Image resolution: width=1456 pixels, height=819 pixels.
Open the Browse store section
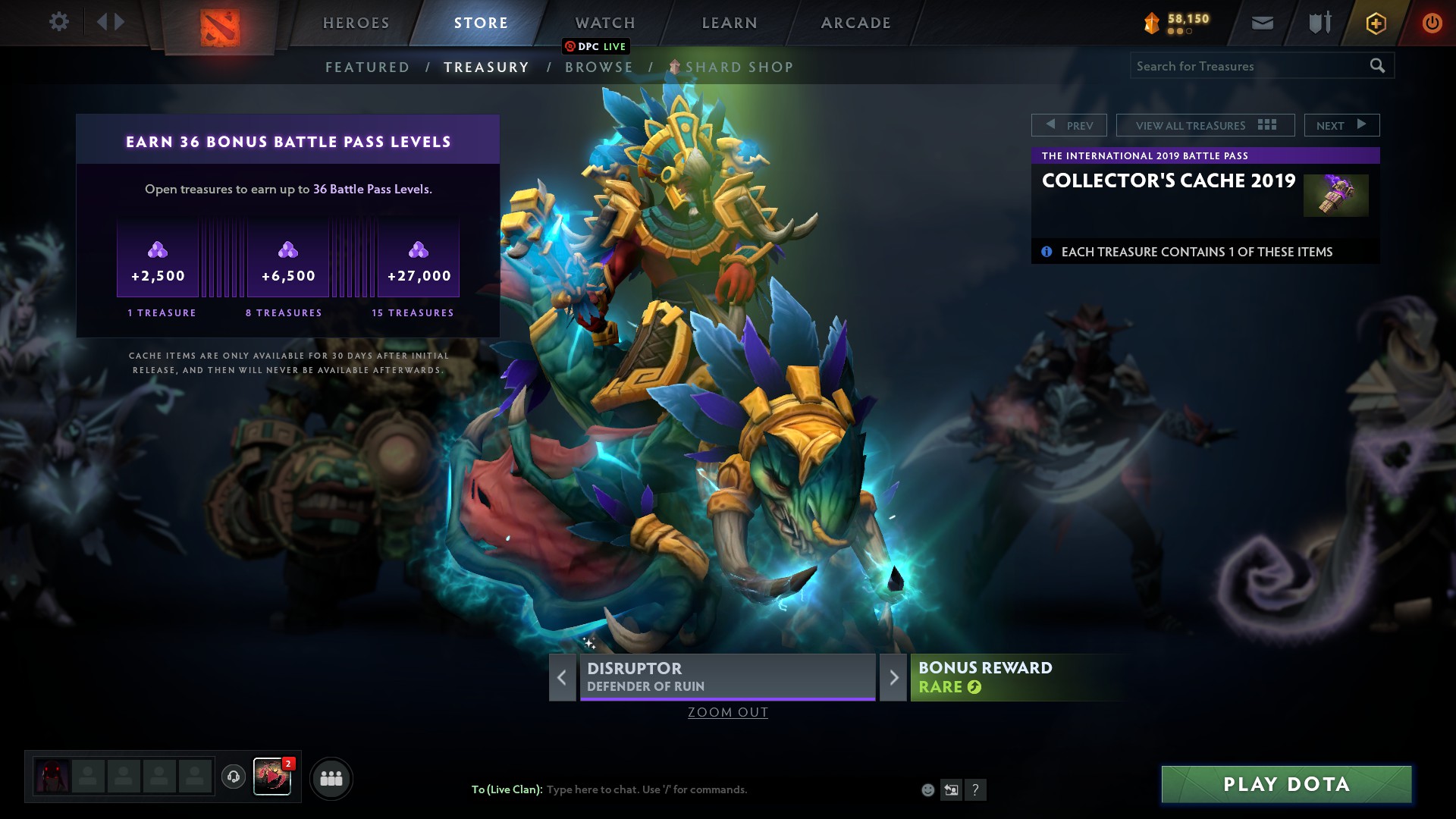[598, 67]
